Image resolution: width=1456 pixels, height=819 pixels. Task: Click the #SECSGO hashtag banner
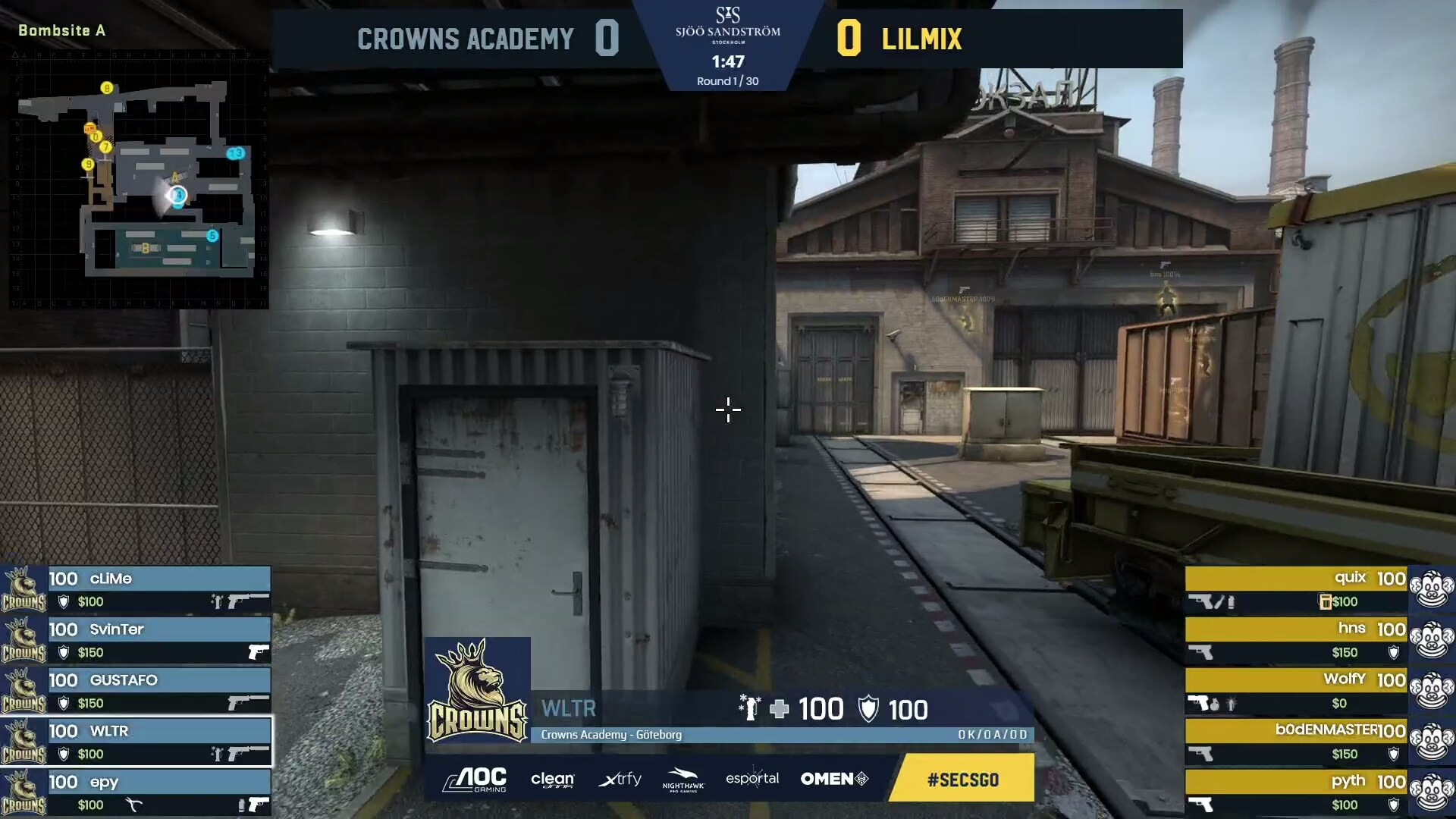click(x=962, y=779)
